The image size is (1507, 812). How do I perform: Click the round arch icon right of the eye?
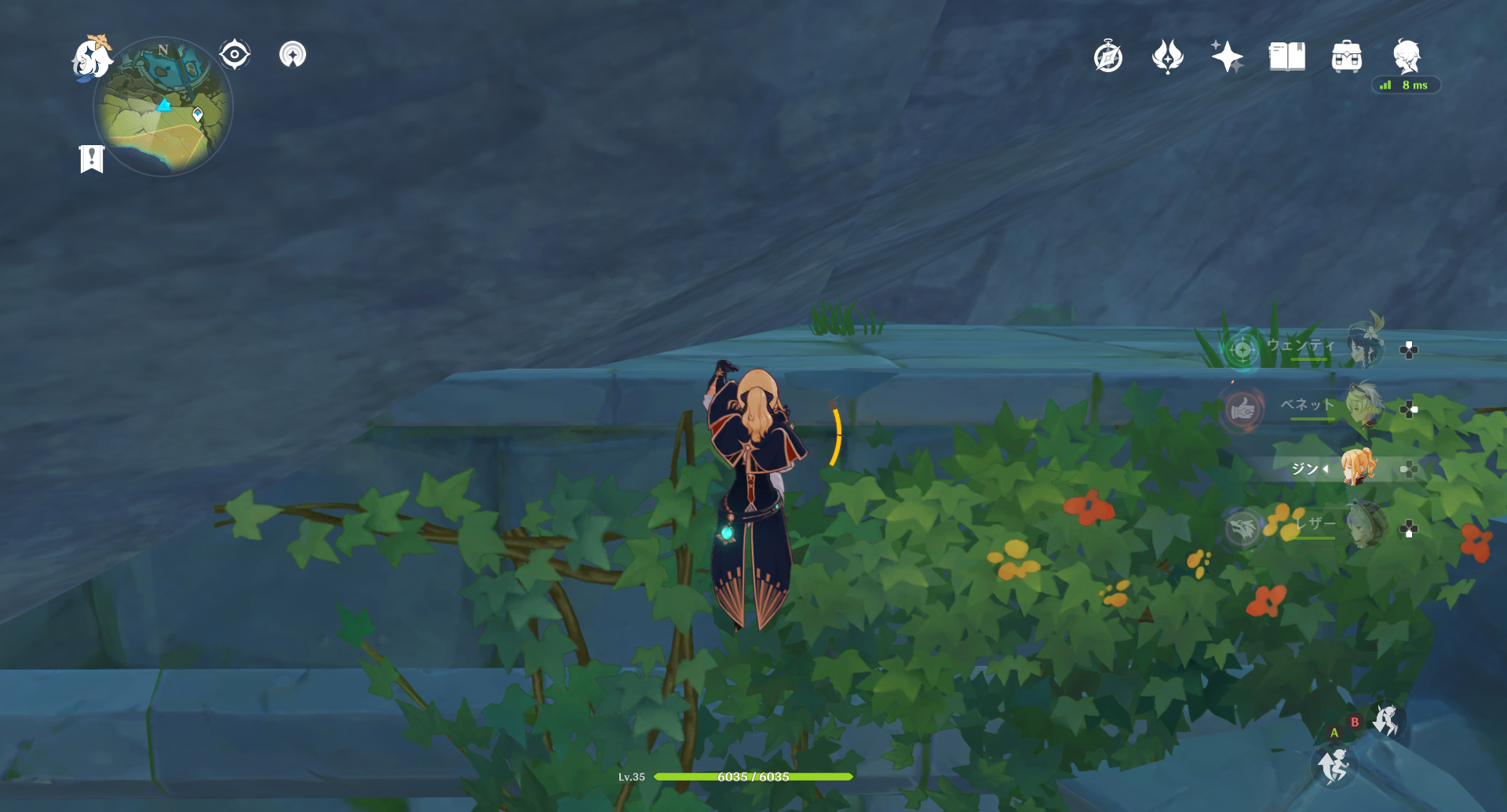tap(293, 55)
